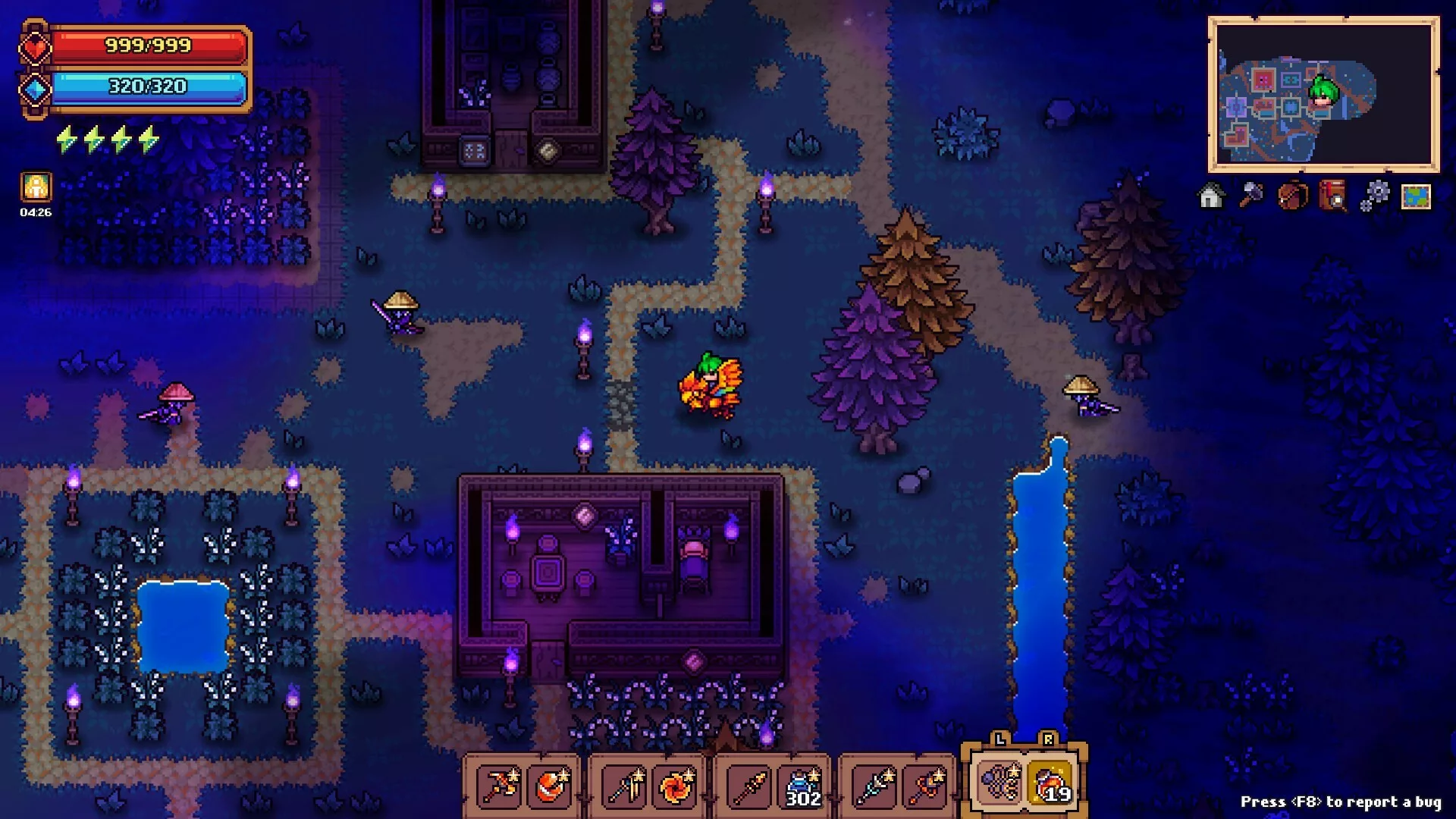Viewport: 1456px width, 819px height.
Task: Open the journal book with magnifier icon
Action: click(x=1333, y=196)
